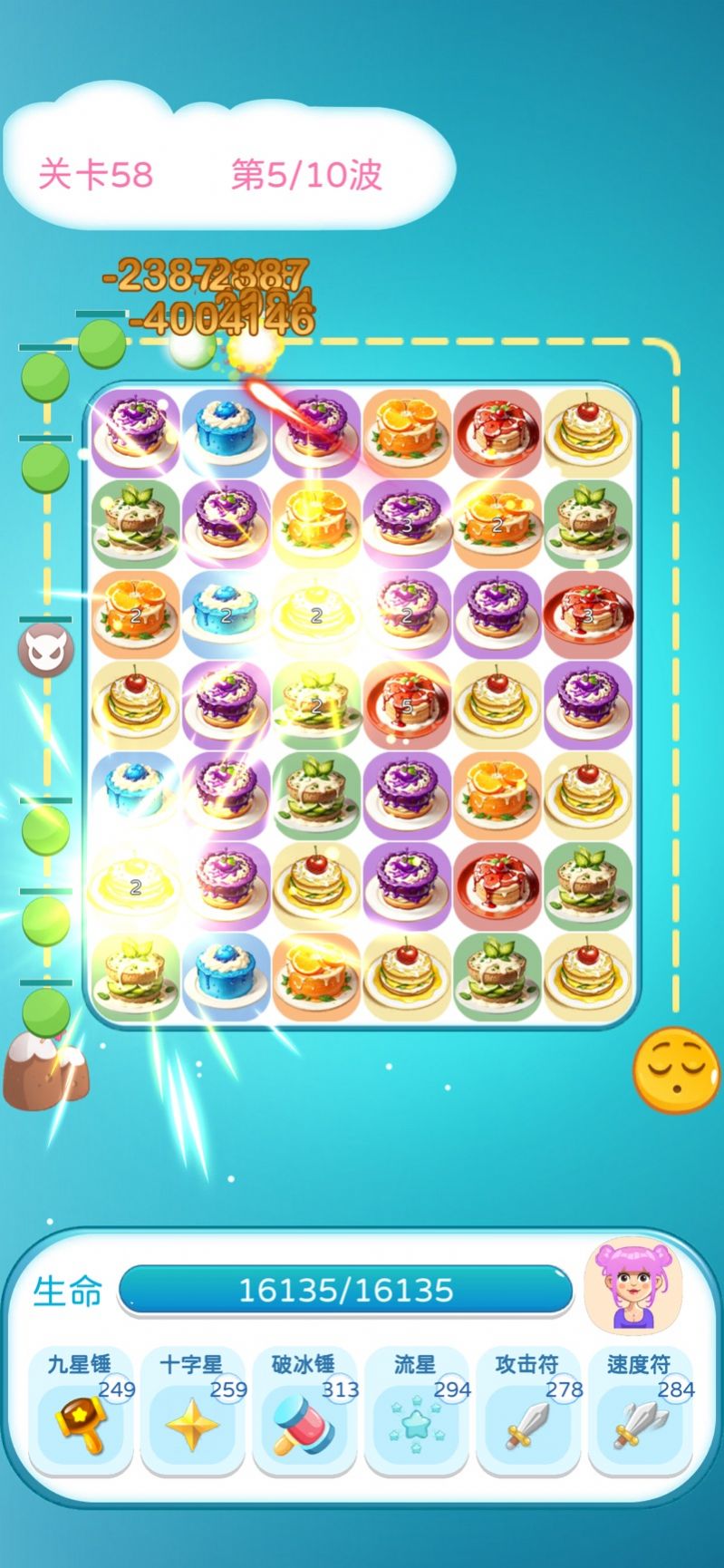Select the 破冰锤 ice hammer item
Viewport: 724px width, 1568px height.
coord(304,1411)
